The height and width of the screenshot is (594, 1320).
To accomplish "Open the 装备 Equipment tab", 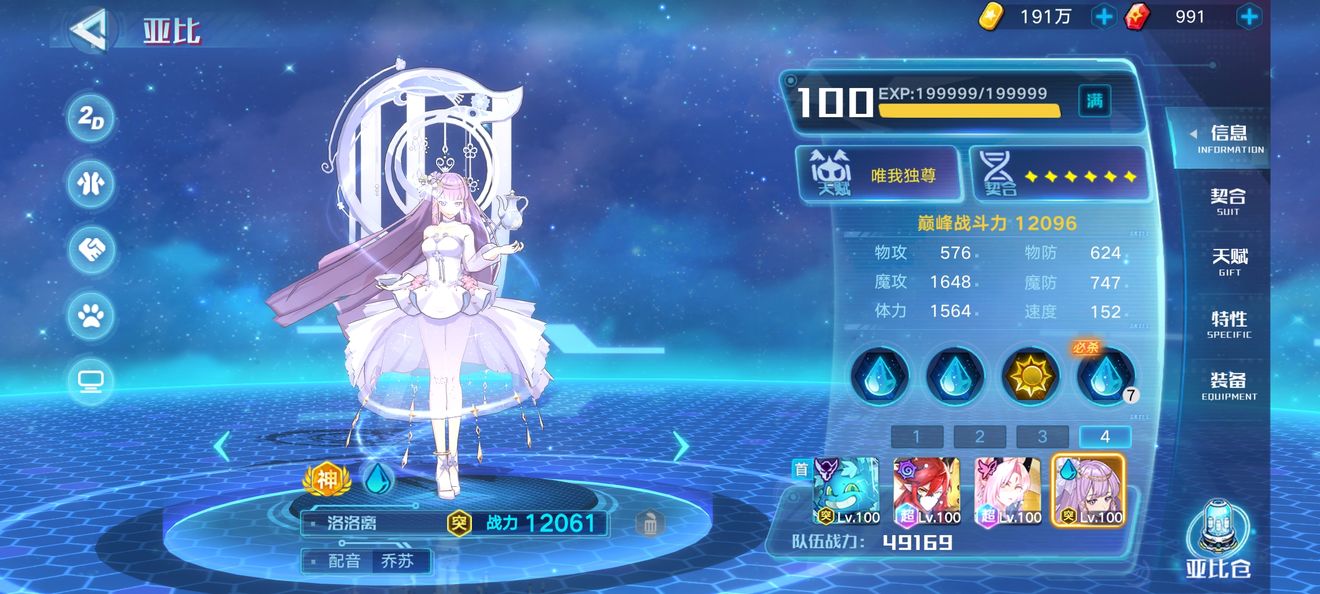I will pyautogui.click(x=1228, y=386).
